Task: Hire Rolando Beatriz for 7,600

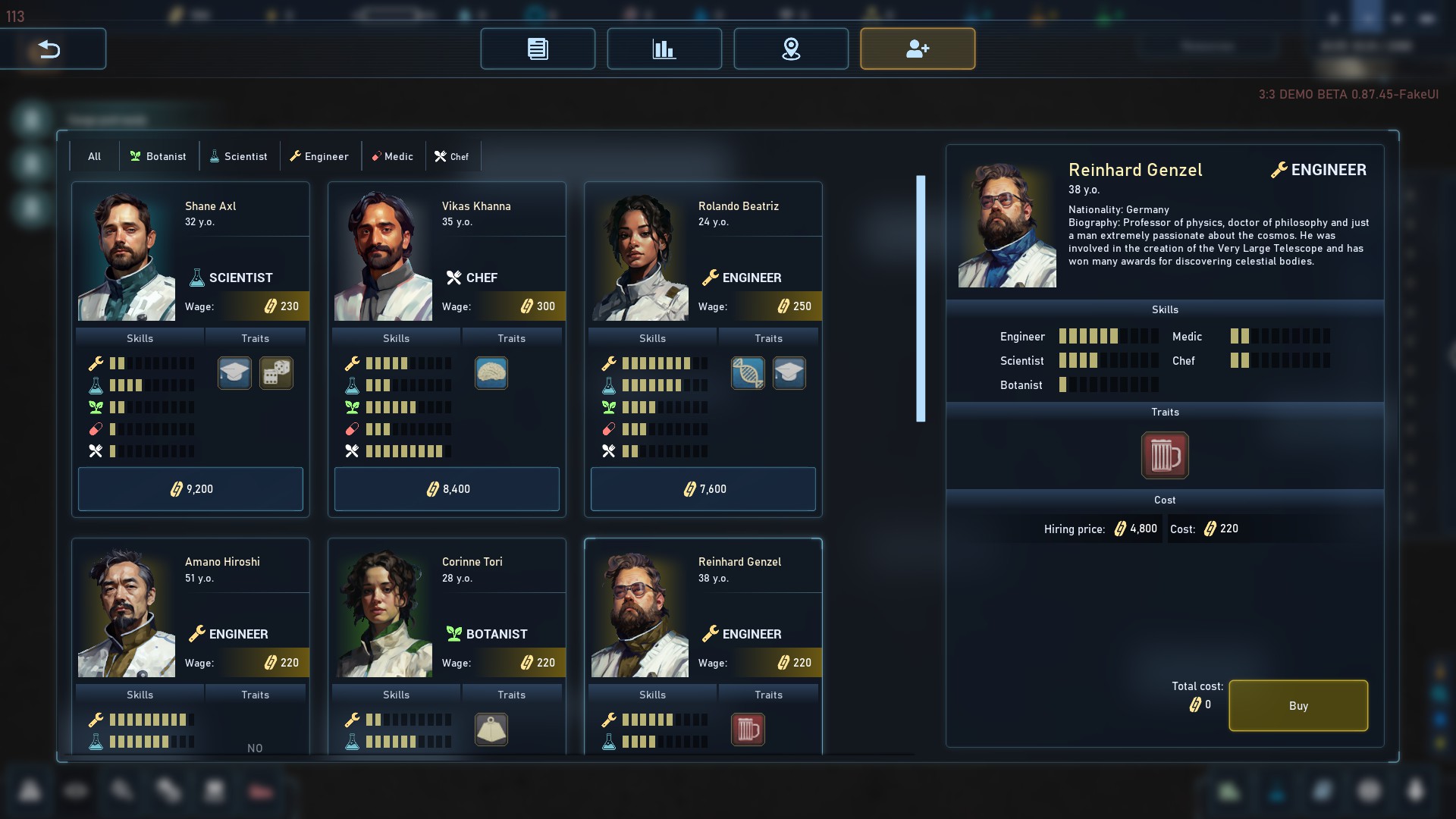Action: (703, 489)
